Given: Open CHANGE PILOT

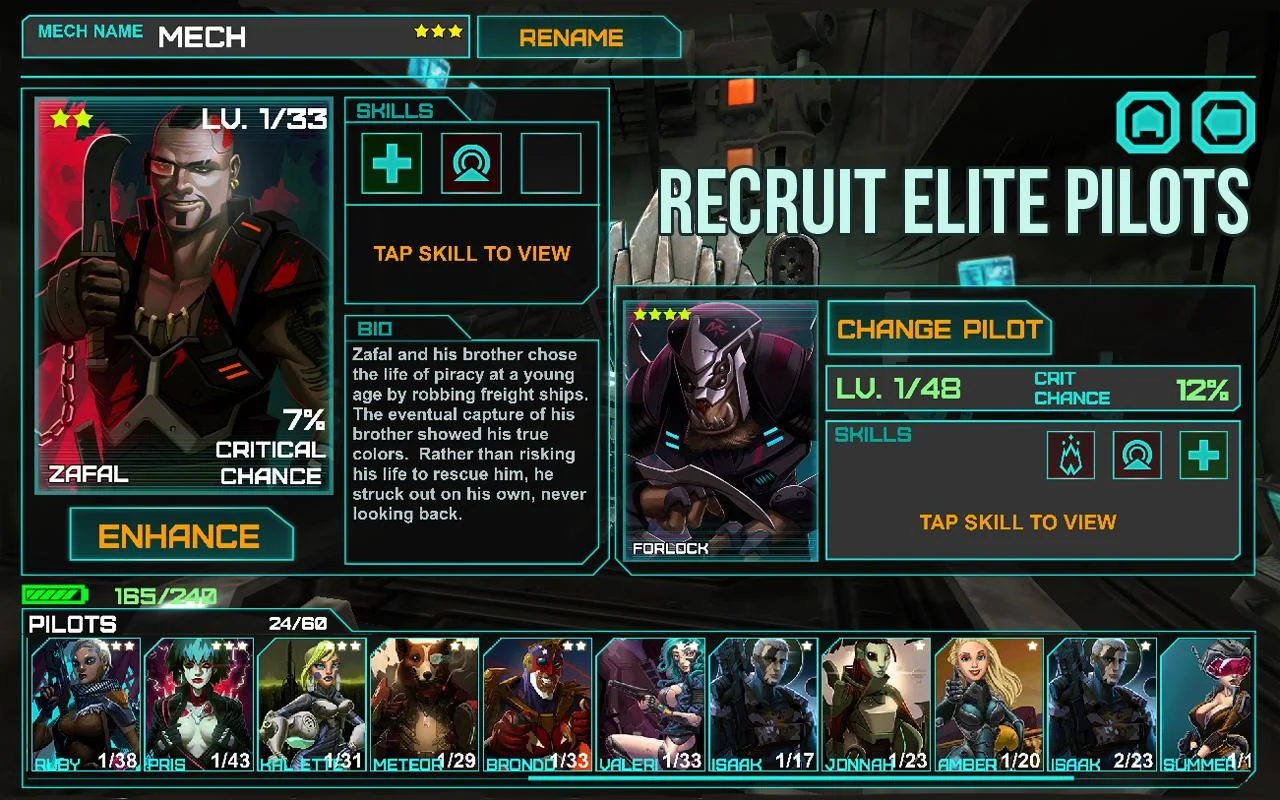Looking at the screenshot, I should [939, 330].
